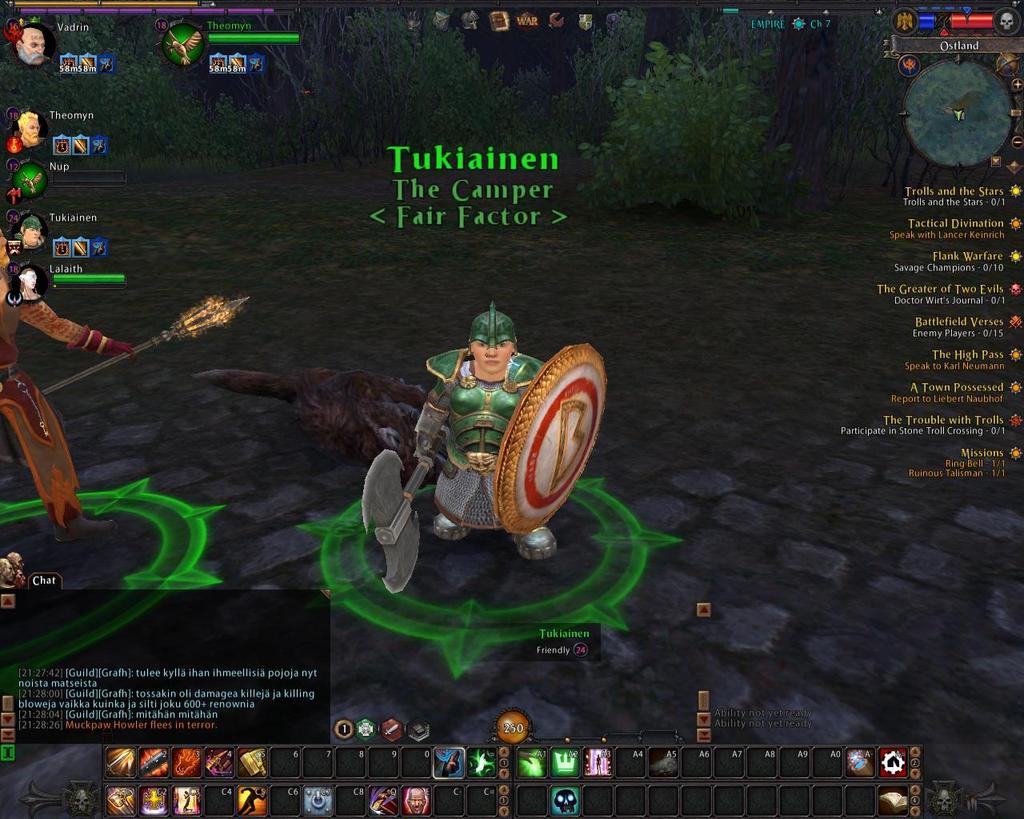Image resolution: width=1024 pixels, height=819 pixels.
Task: Zoom in the minimap with plus button
Action: point(1017,85)
